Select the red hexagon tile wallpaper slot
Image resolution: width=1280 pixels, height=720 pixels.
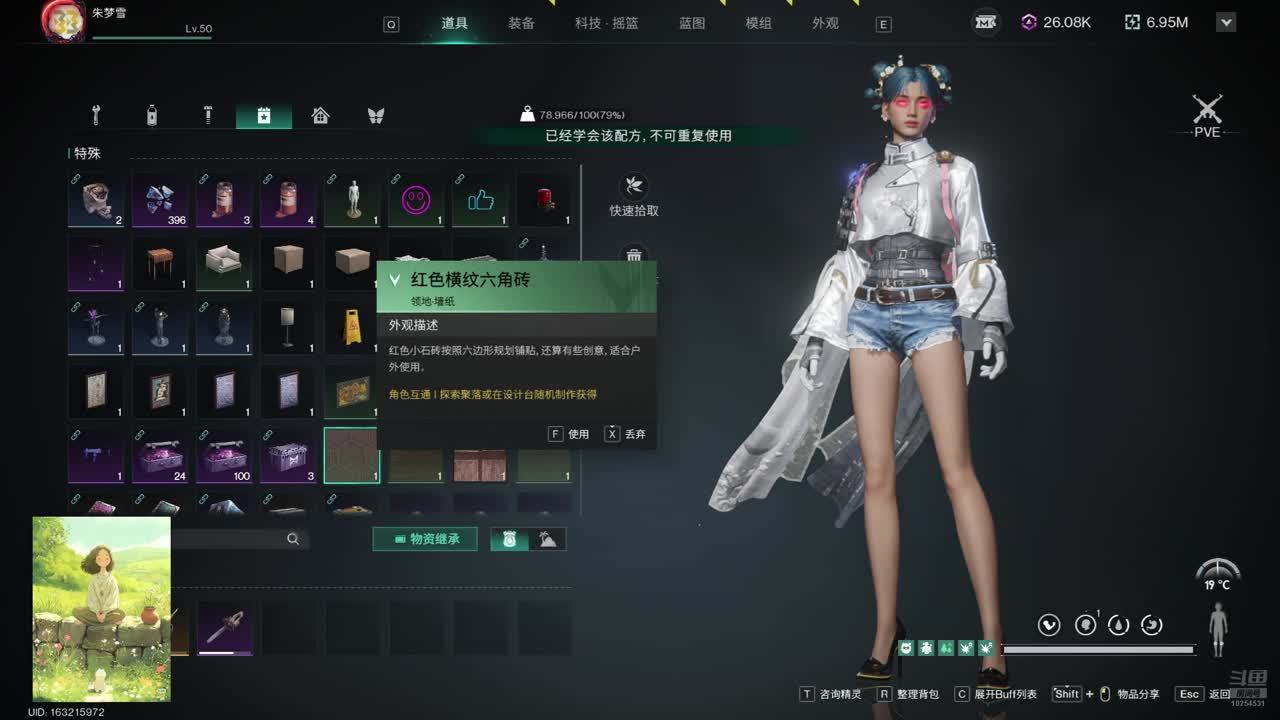tap(351, 456)
